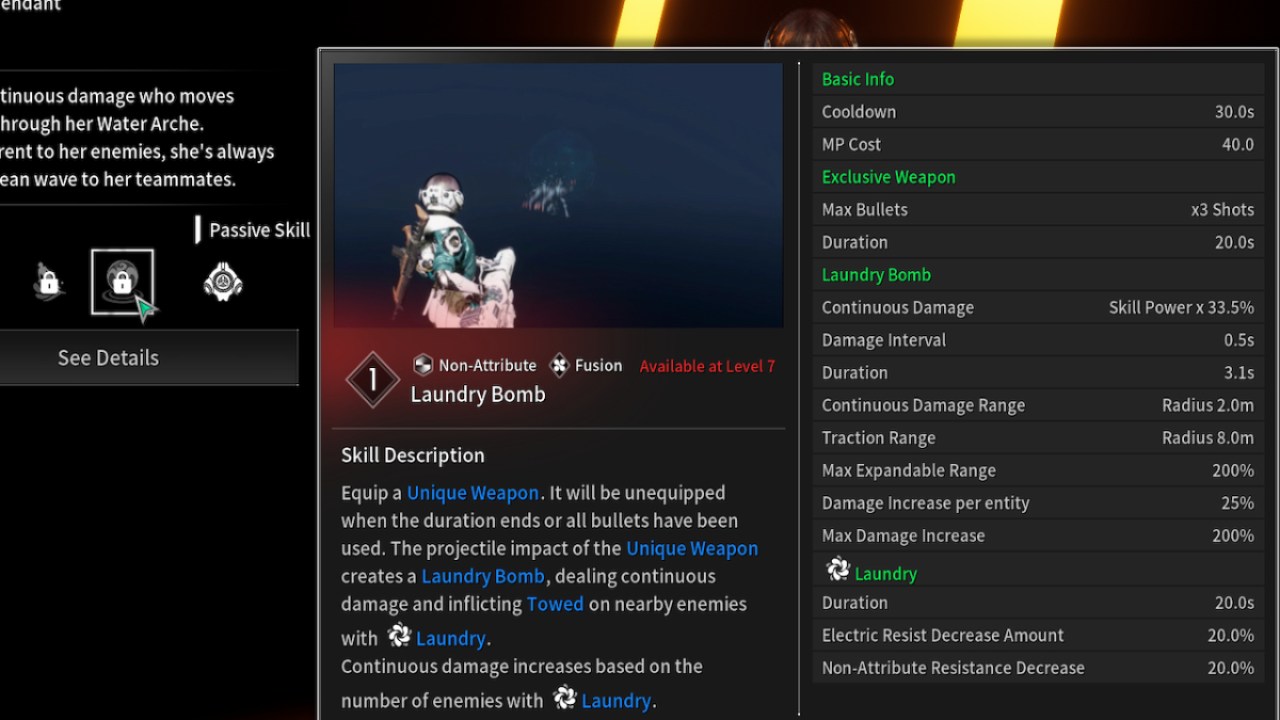This screenshot has width=1280, height=720.
Task: Expand the Exclusive Weapon section
Action: pyautogui.click(x=888, y=176)
